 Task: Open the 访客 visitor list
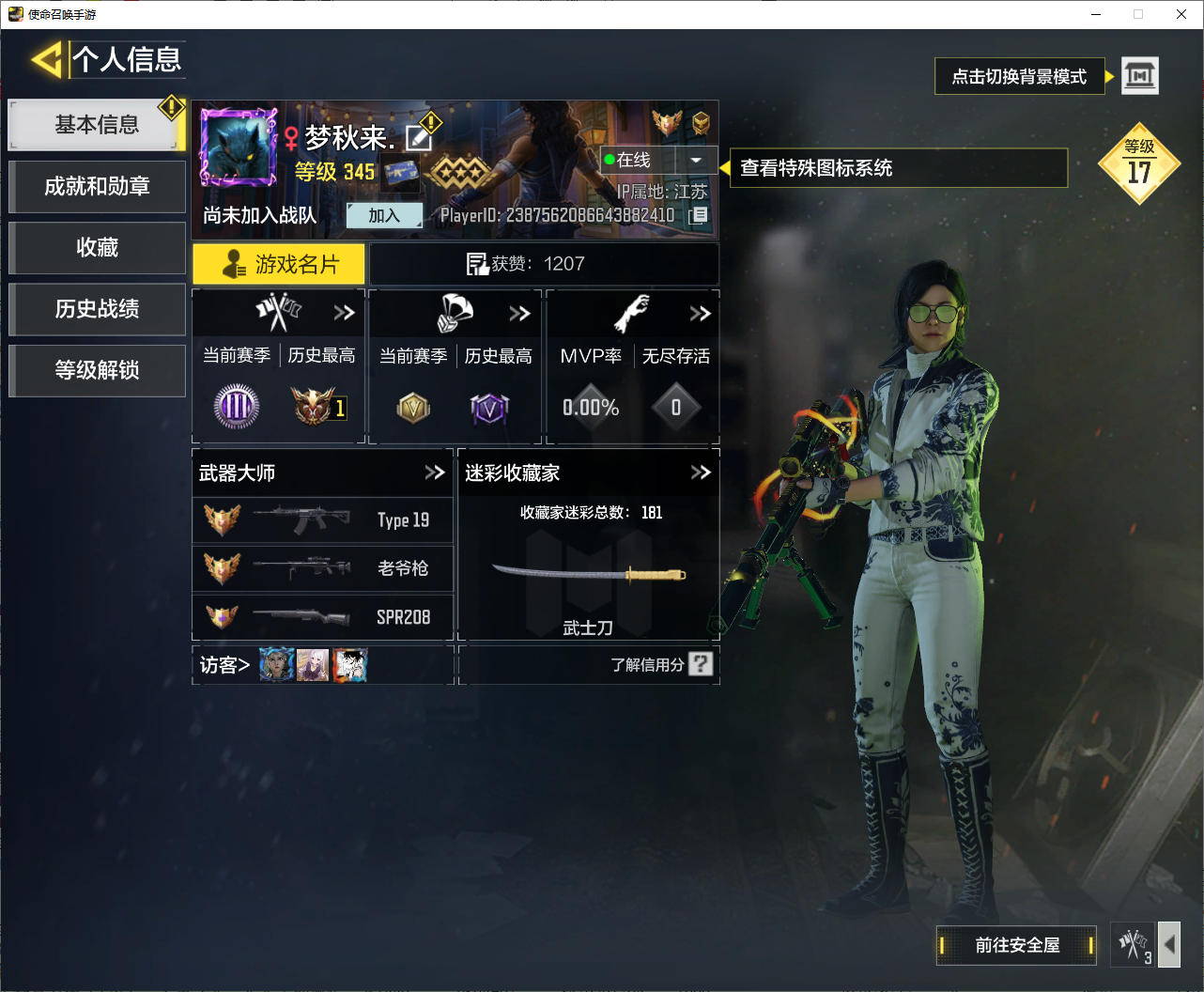click(224, 665)
